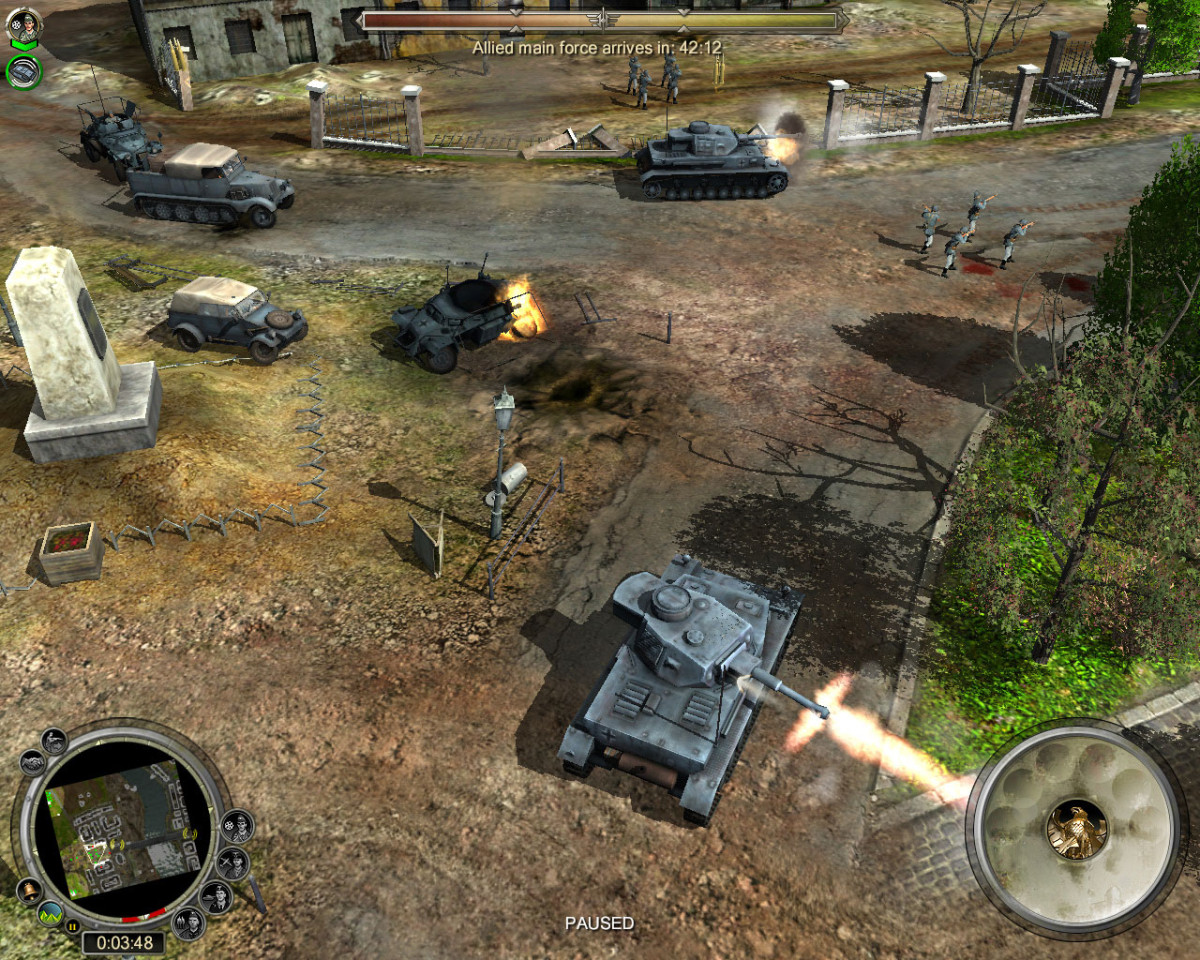Choose the officer with film reel icon
This screenshot has width=1200, height=960.
tap(237, 826)
